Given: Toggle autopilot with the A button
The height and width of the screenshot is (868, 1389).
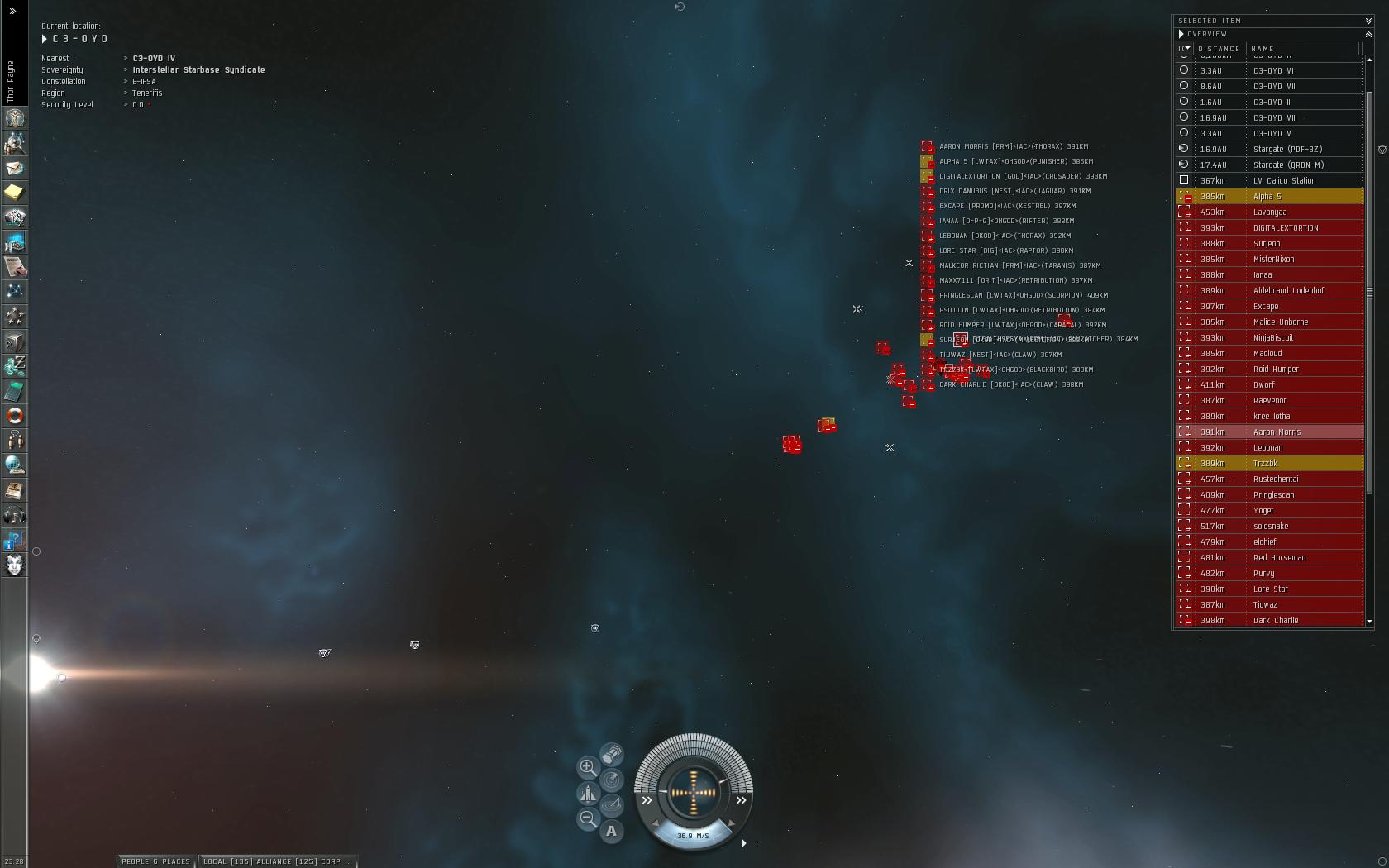Looking at the screenshot, I should [611, 831].
